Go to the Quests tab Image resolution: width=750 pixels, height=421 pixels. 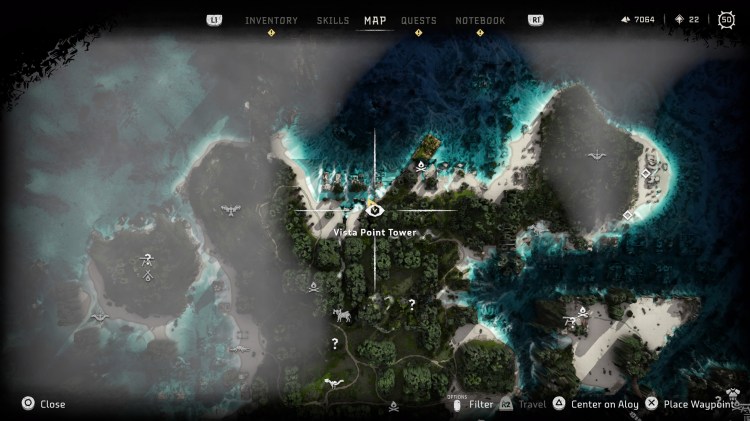click(x=418, y=20)
